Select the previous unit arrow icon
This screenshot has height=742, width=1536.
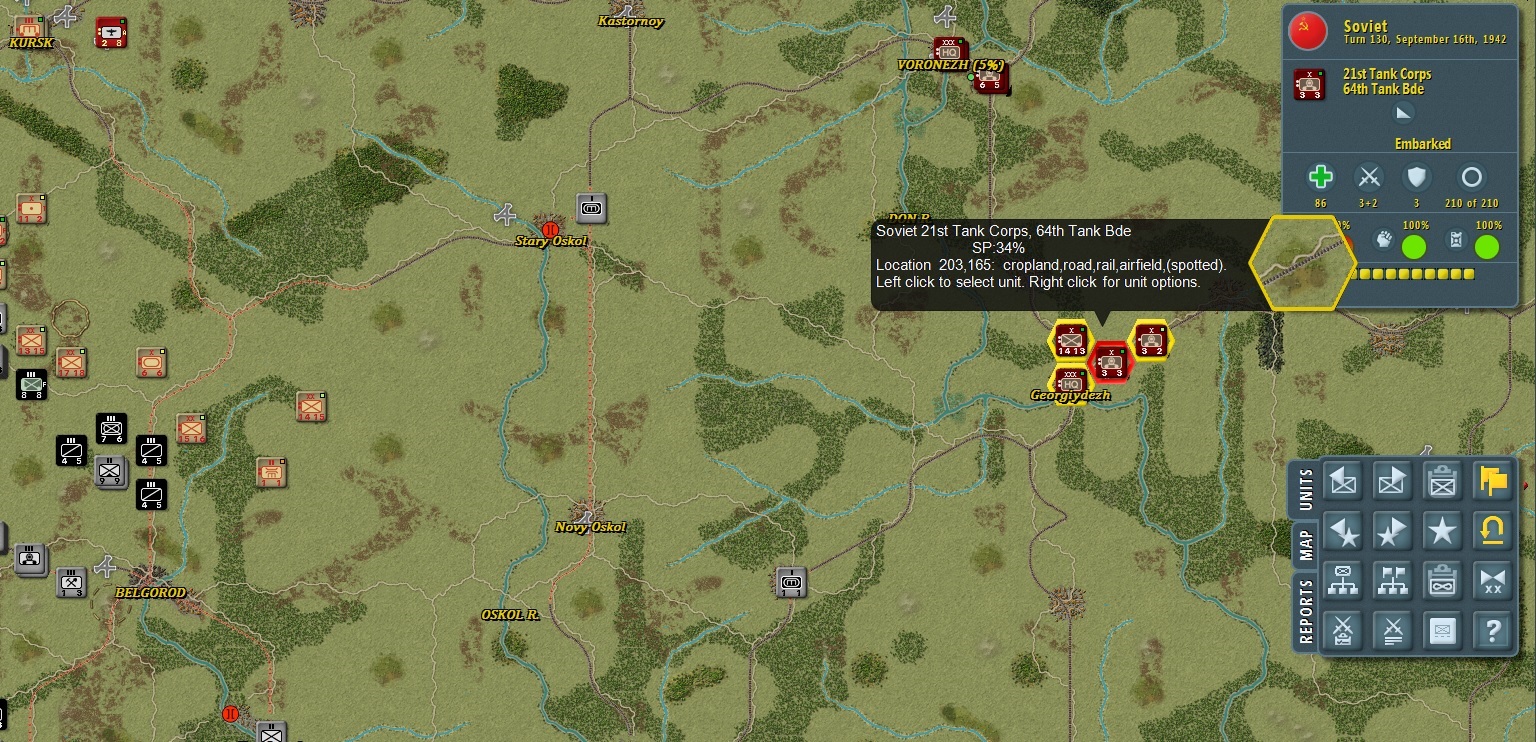(x=1341, y=481)
